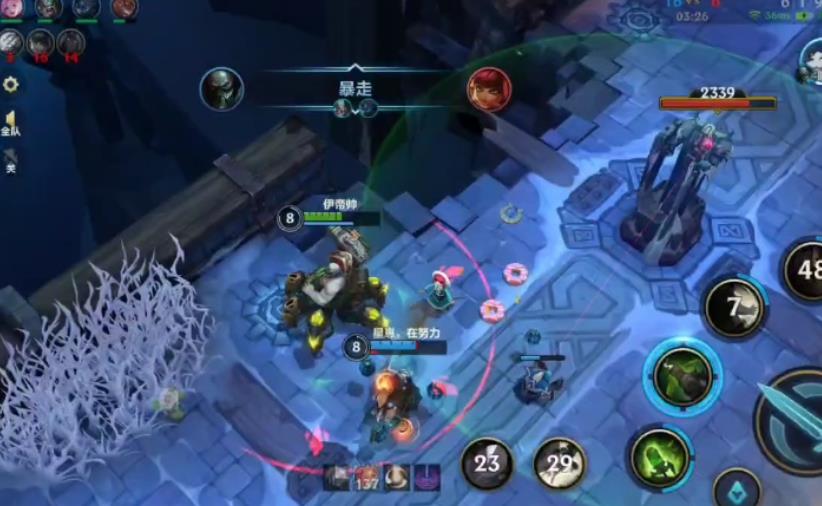The image size is (822, 506).
Task: Tap the sword basic attack button
Action: [795, 420]
